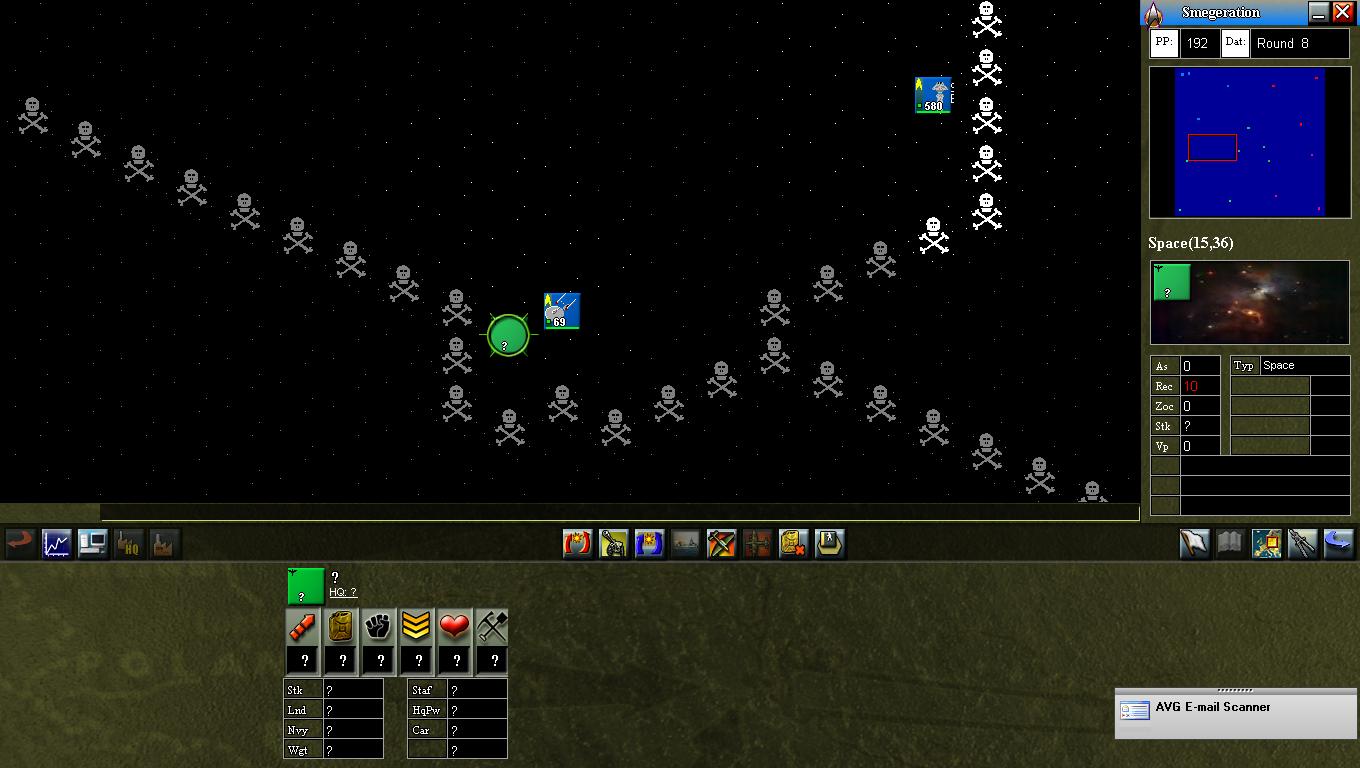Viewport: 1360px width, 768px height.
Task: Open the white flag surrender icon
Action: pyautogui.click(x=1194, y=543)
